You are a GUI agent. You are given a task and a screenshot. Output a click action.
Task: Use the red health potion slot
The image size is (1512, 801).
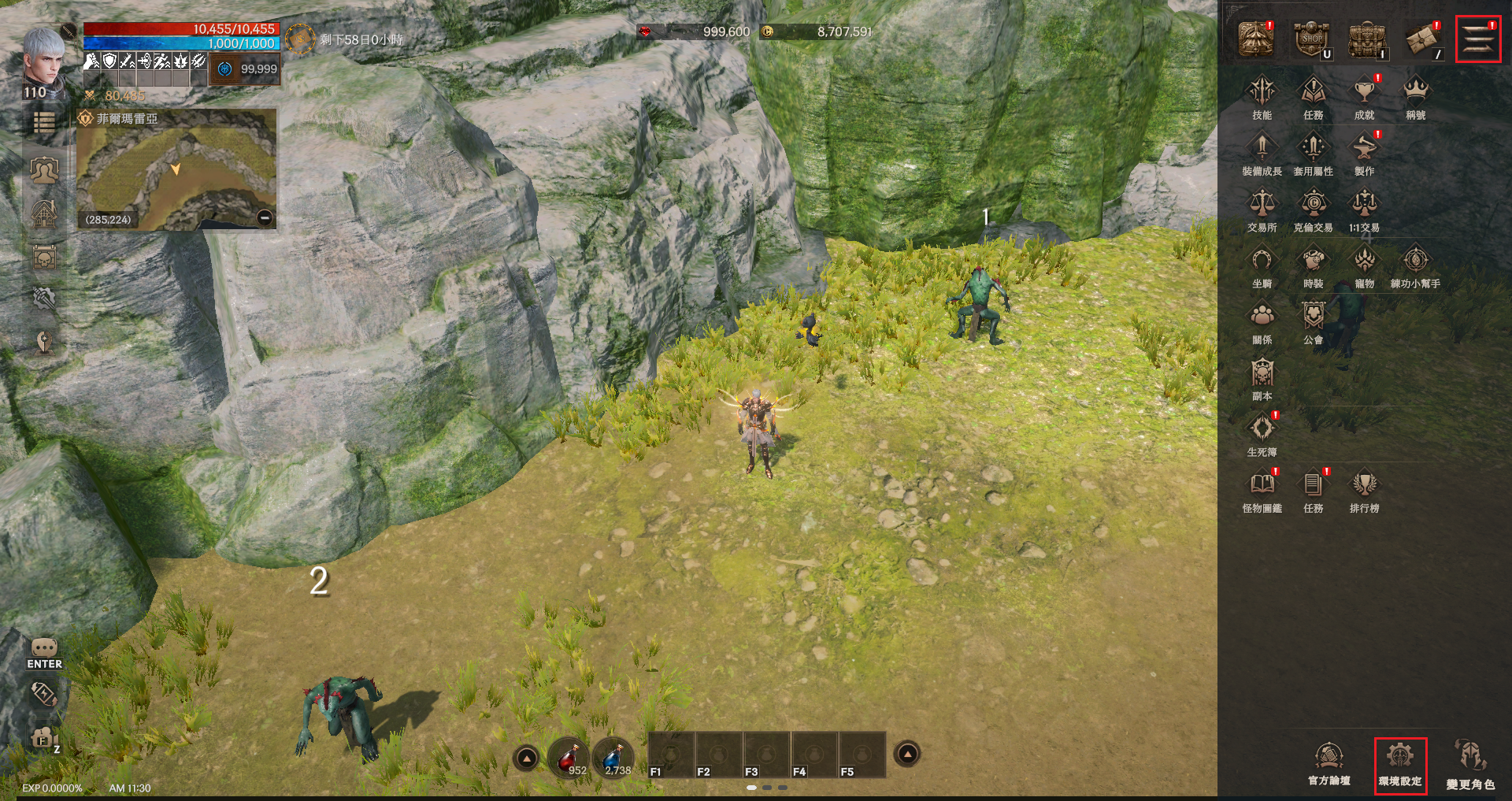569,758
